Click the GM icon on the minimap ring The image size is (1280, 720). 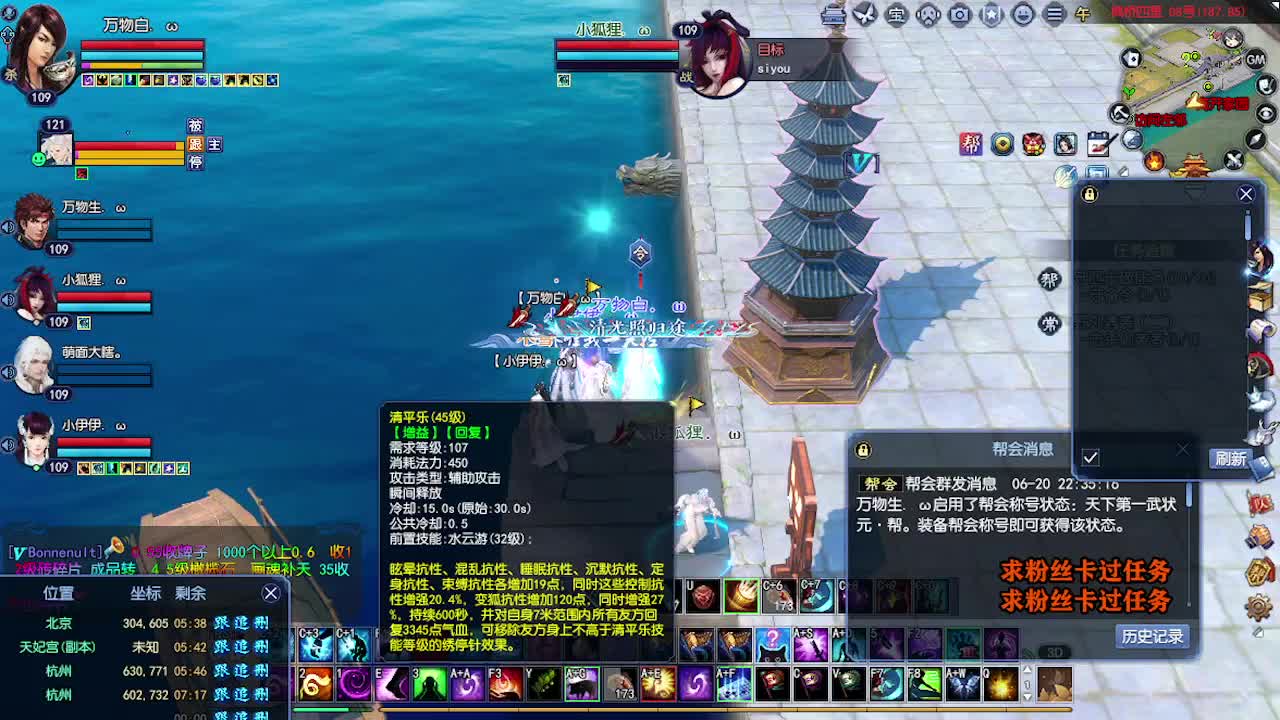[x=1255, y=60]
